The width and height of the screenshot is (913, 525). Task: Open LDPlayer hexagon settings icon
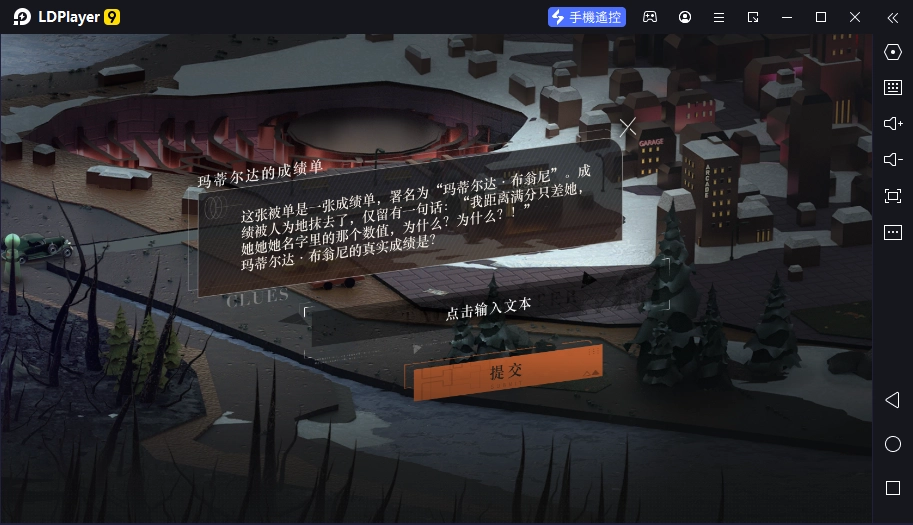pos(893,52)
